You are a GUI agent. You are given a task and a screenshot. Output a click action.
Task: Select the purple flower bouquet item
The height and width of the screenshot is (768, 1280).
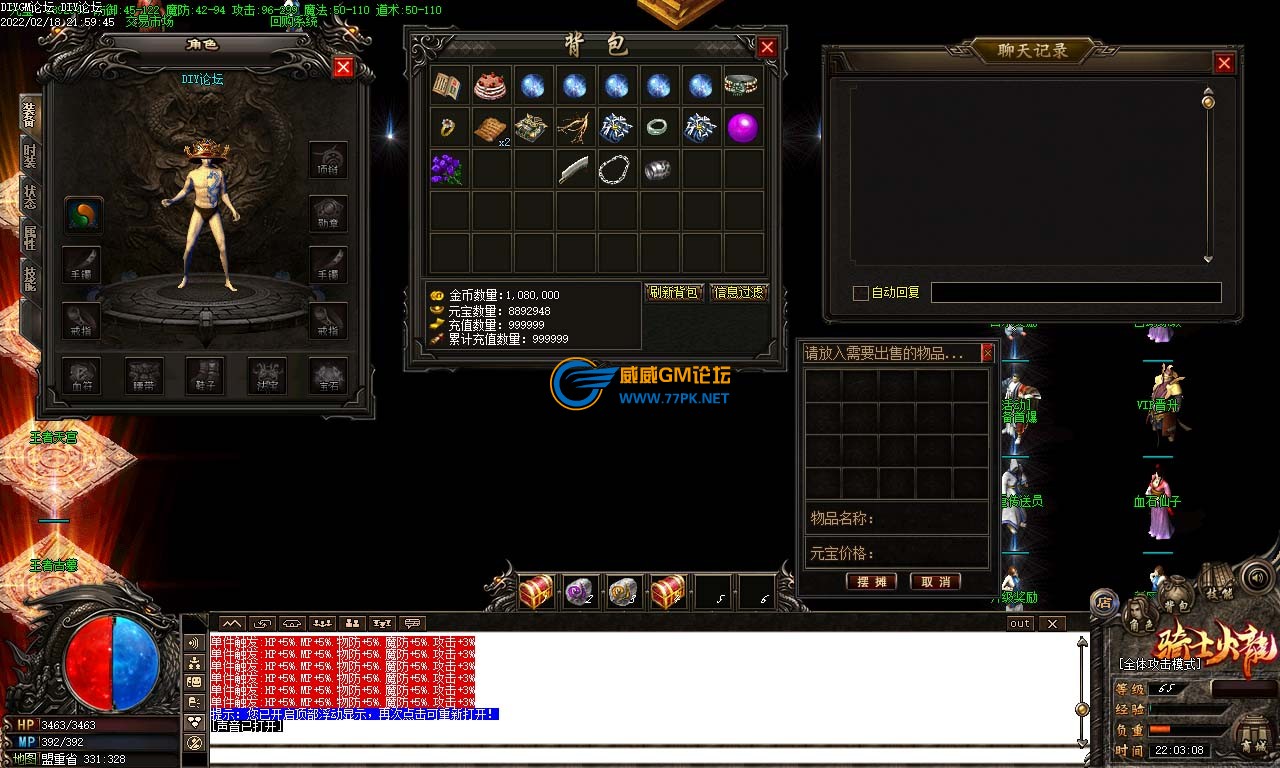[447, 170]
